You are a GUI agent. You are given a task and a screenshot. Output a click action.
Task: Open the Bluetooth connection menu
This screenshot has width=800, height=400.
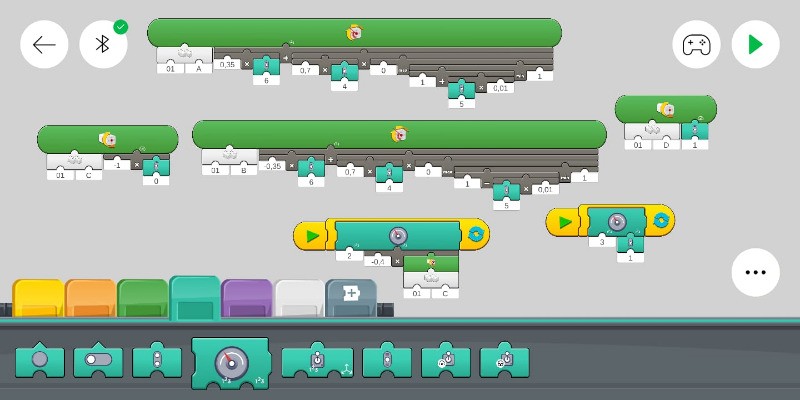[103, 44]
